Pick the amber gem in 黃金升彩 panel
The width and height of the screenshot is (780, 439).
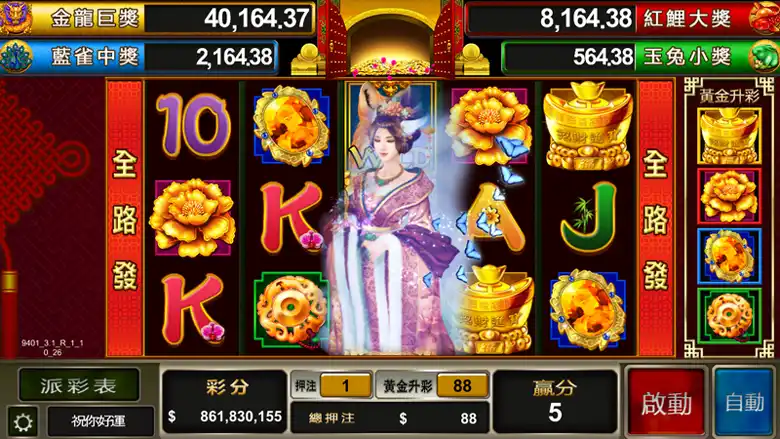click(729, 256)
